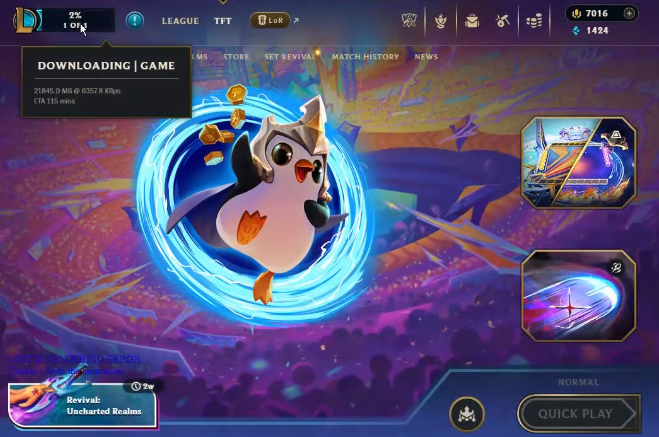
Task: Open the masks icon in top bar
Action: point(410,20)
